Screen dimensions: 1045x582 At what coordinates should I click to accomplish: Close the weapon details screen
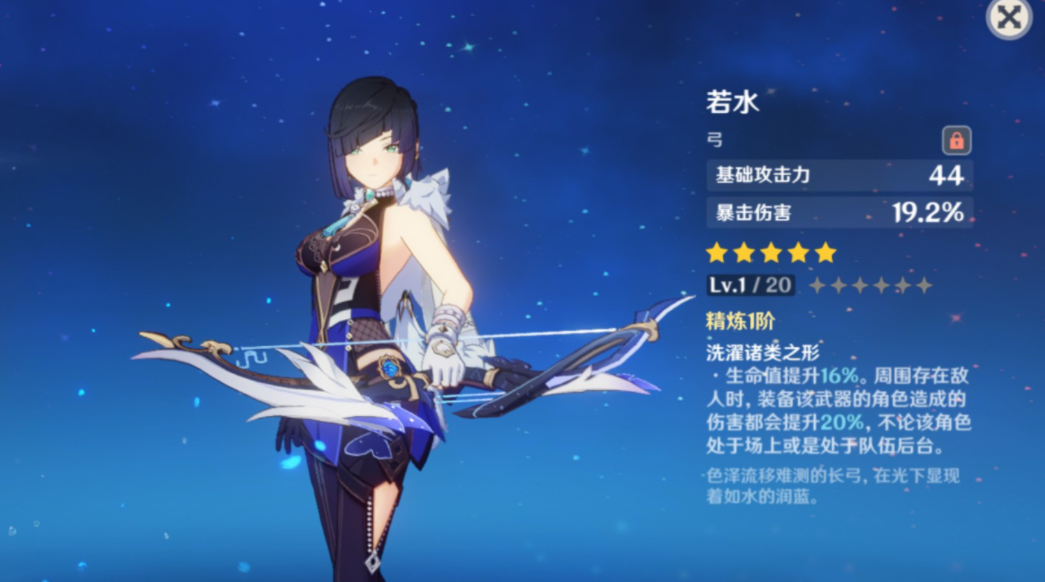pyautogui.click(x=1009, y=18)
